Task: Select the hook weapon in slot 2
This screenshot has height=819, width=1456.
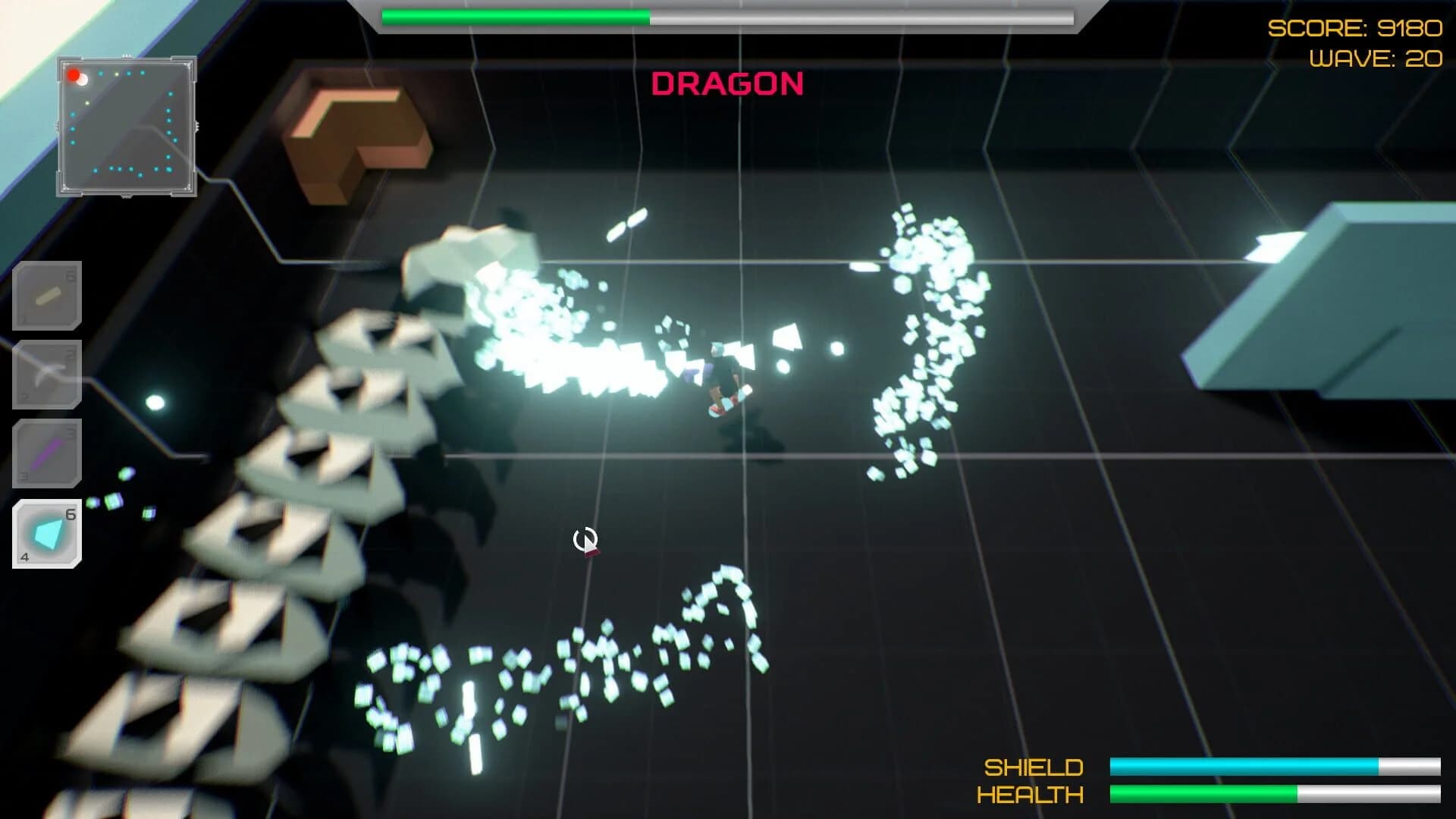Action: click(x=47, y=372)
